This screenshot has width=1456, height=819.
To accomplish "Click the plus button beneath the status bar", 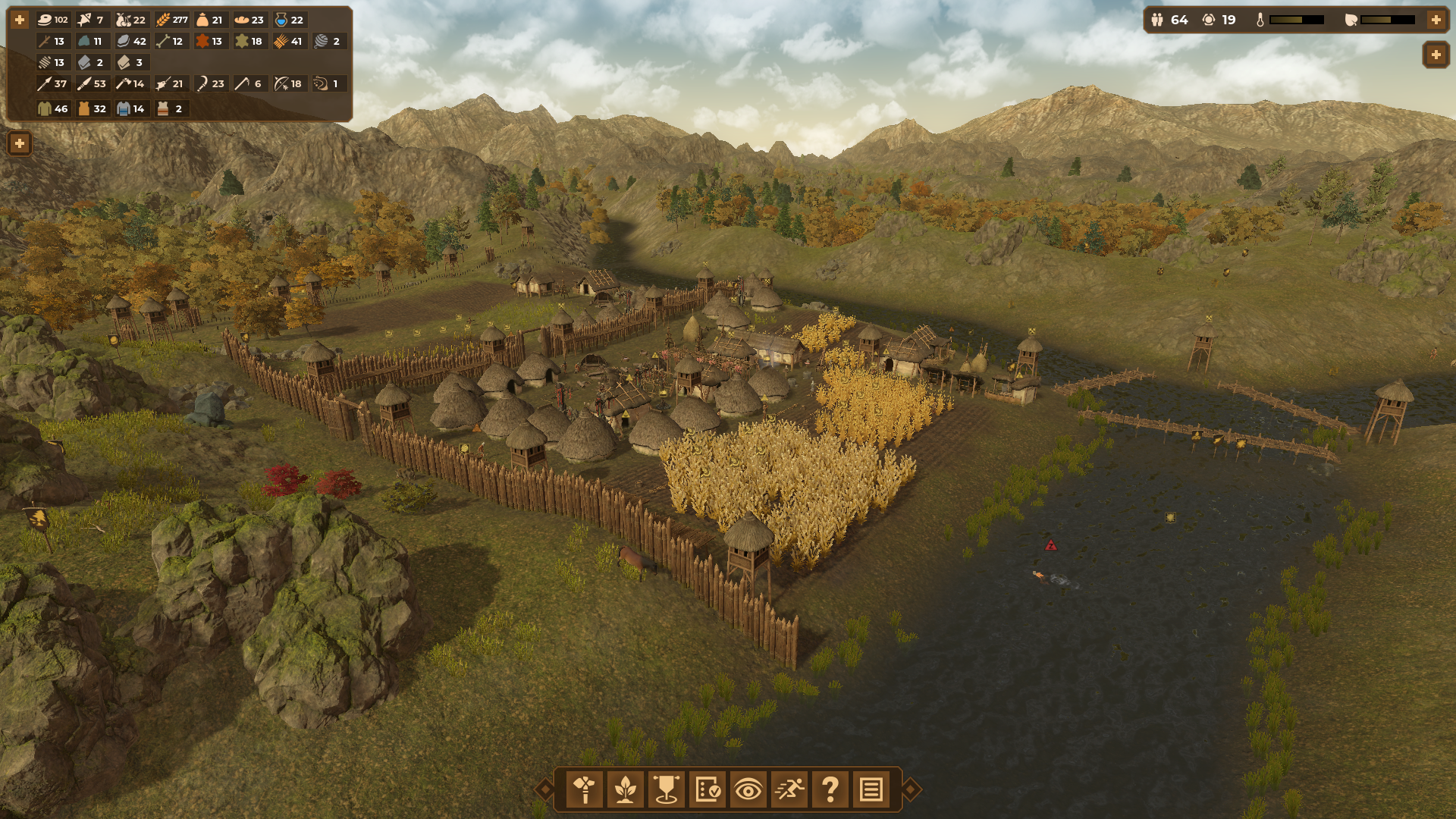I will tap(1436, 55).
